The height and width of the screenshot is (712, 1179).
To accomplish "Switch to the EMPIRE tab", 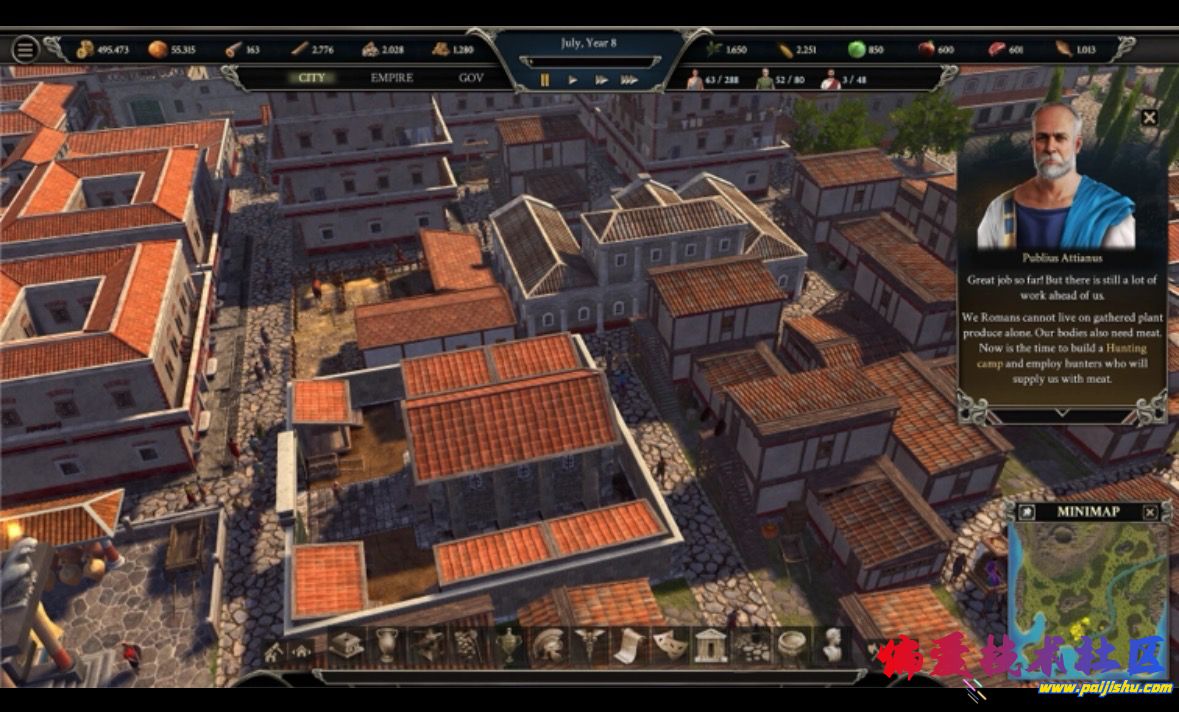I will click(391, 78).
